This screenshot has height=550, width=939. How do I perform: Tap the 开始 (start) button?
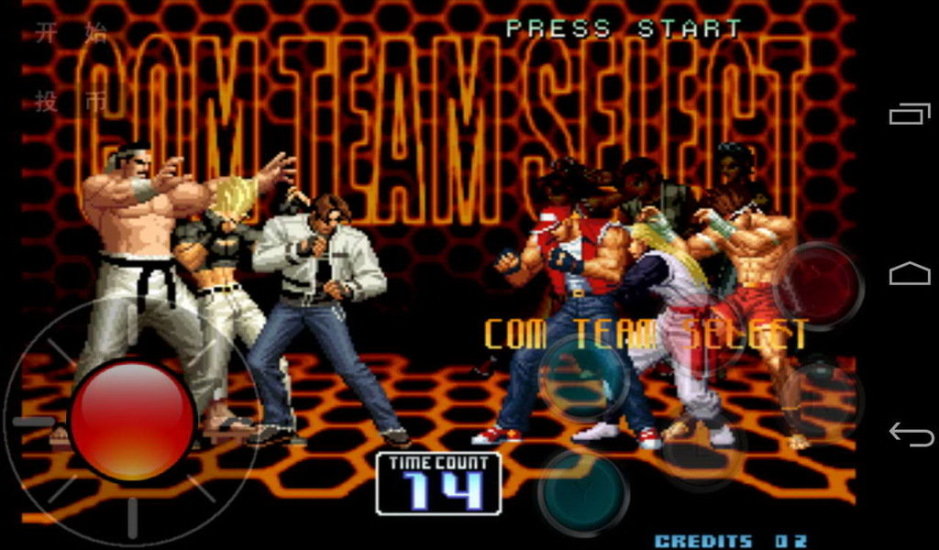coord(70,35)
